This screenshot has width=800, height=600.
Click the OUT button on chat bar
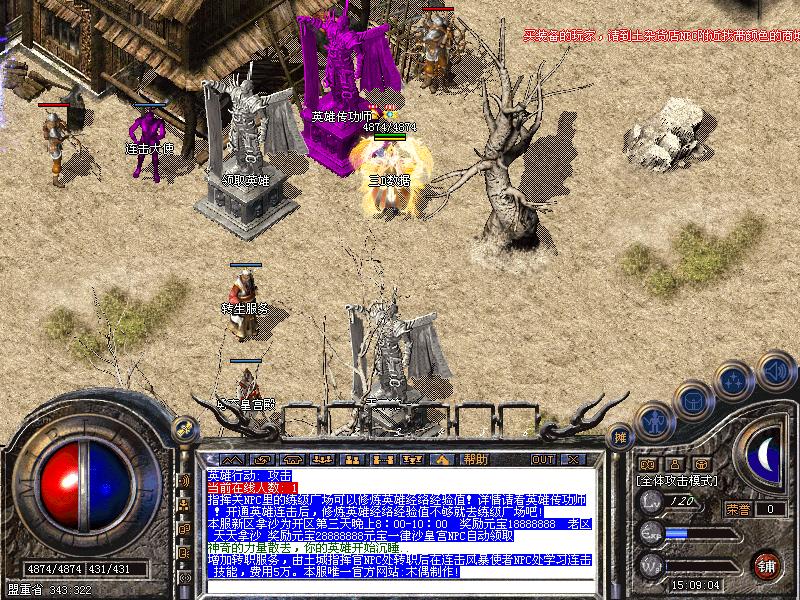pos(542,459)
